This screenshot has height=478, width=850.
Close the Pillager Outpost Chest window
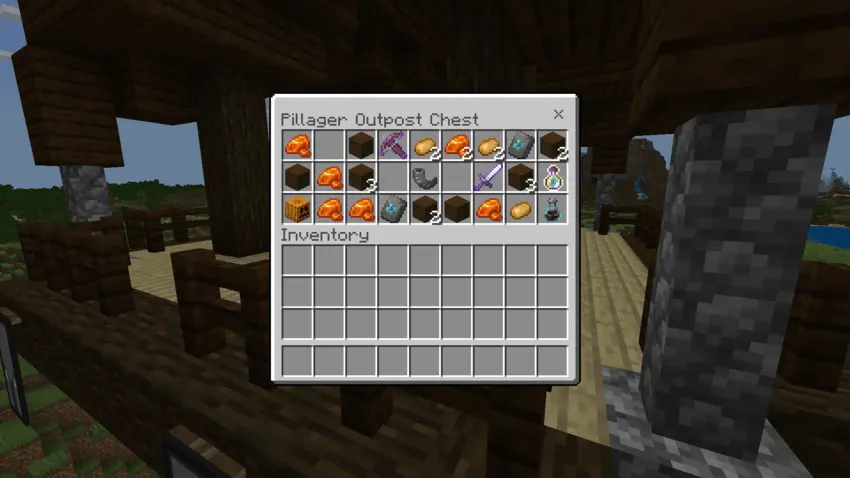[x=558, y=114]
